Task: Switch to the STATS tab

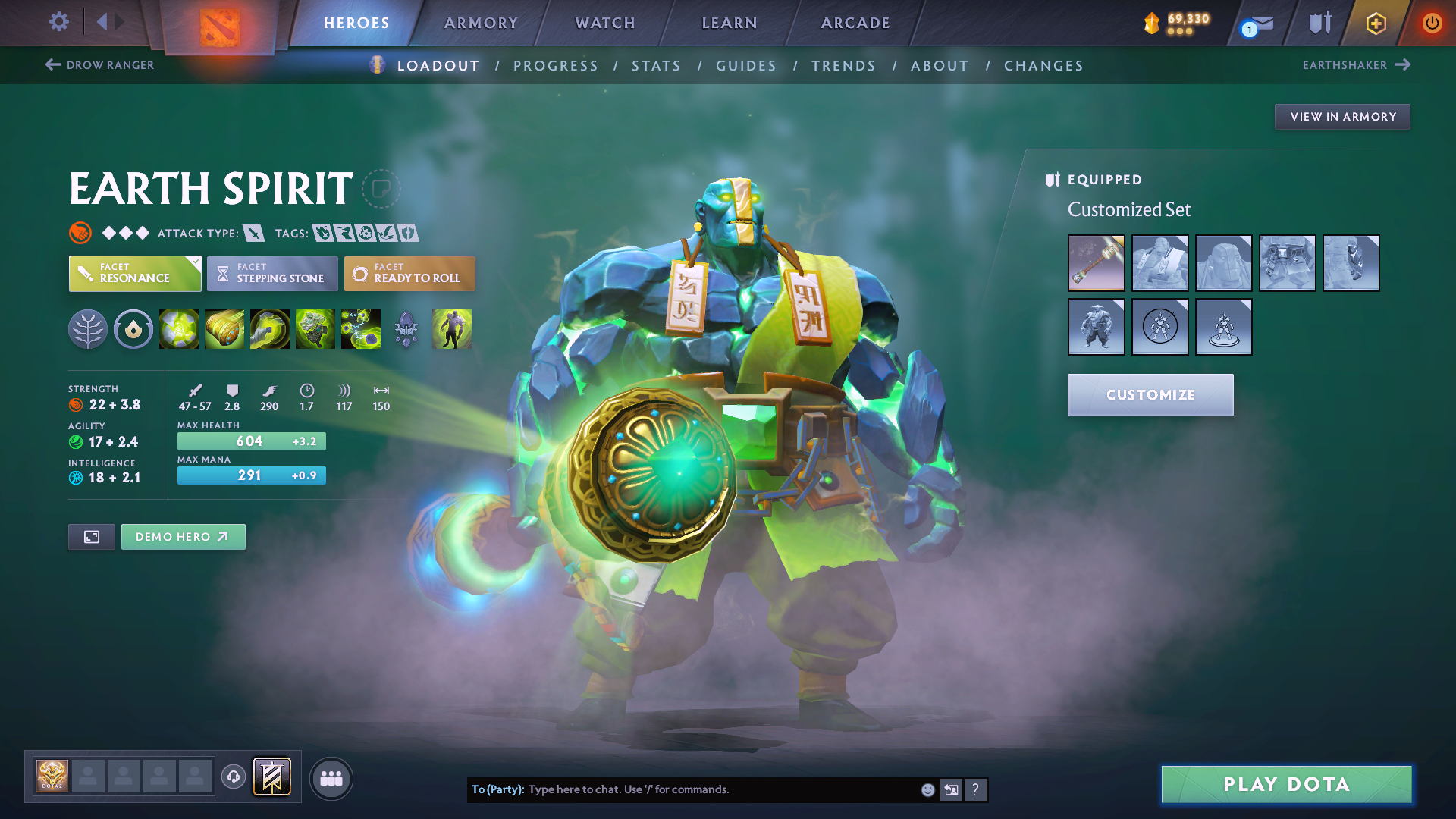Action: click(656, 65)
